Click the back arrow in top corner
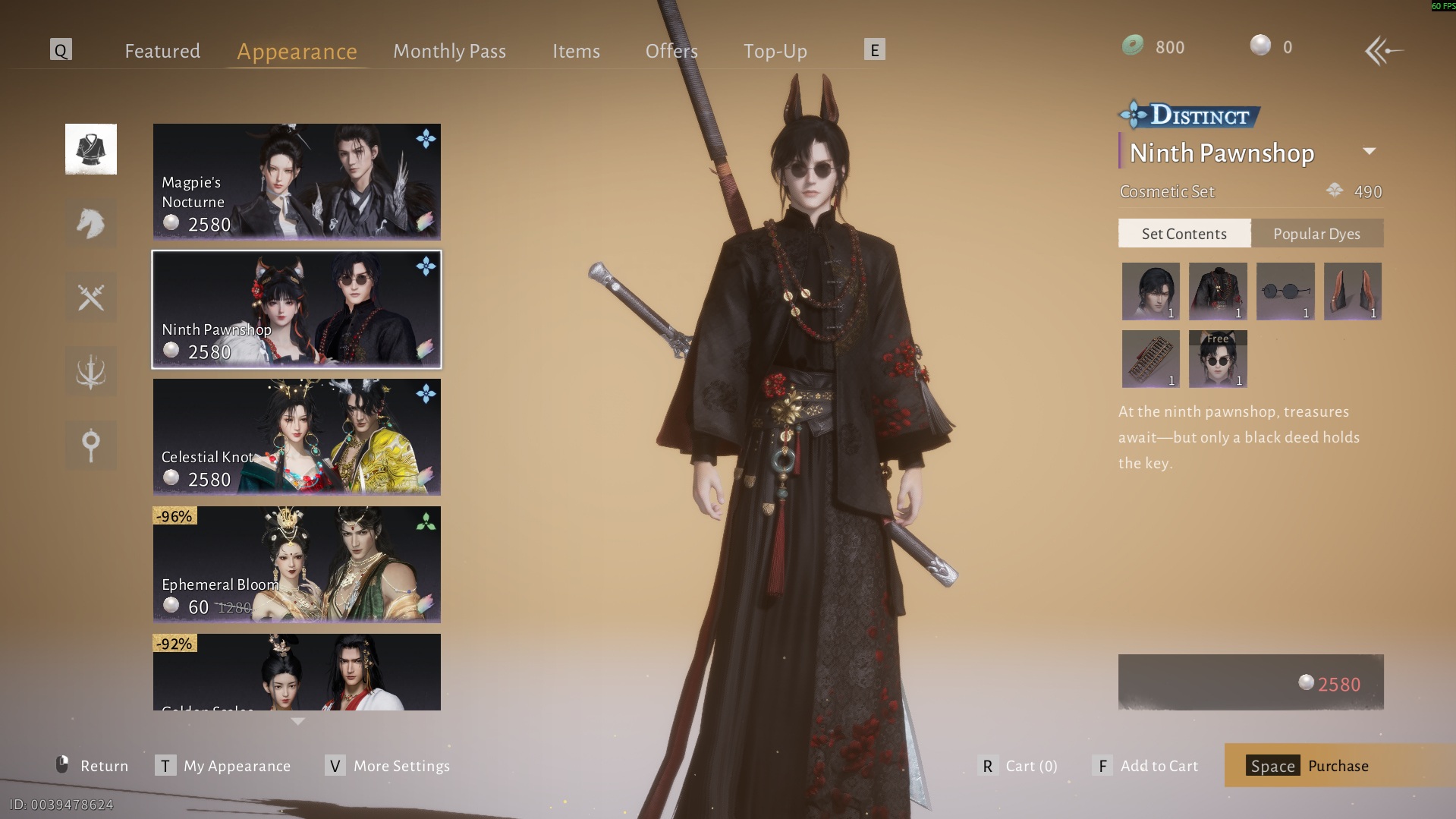The width and height of the screenshot is (1456, 819). (1382, 51)
